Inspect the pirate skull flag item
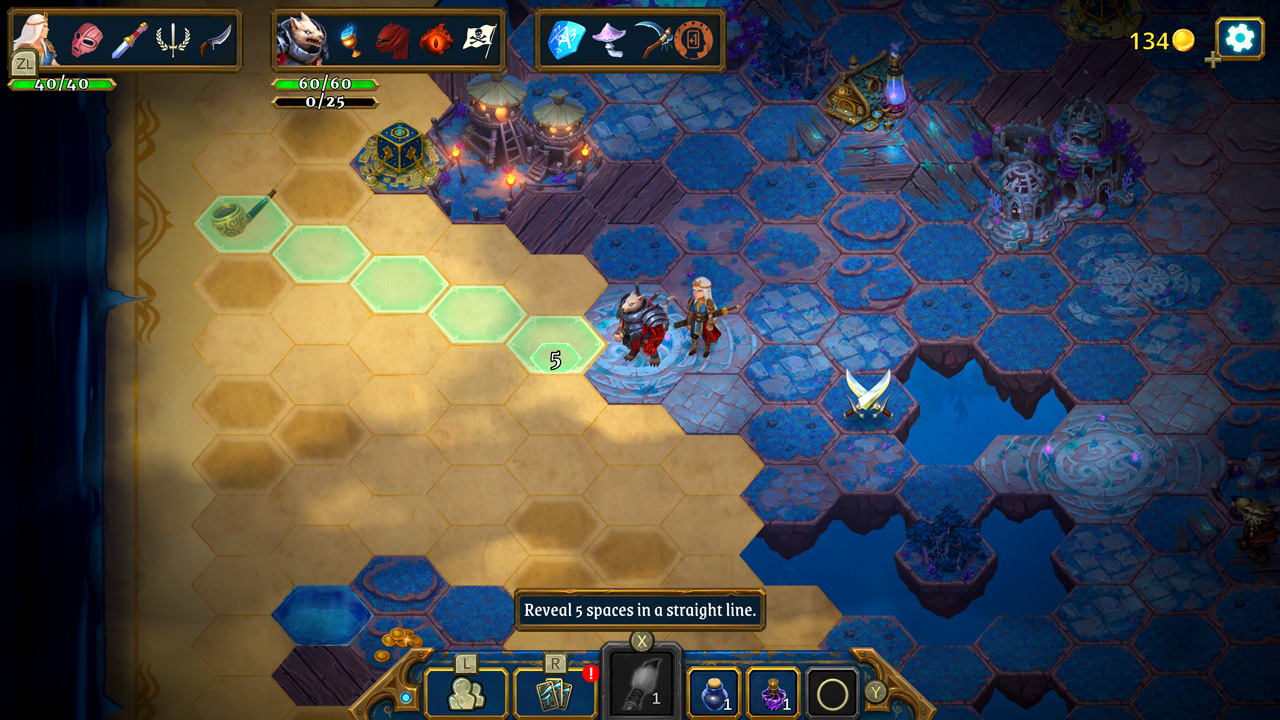Viewport: 1280px width, 720px height. pos(480,41)
